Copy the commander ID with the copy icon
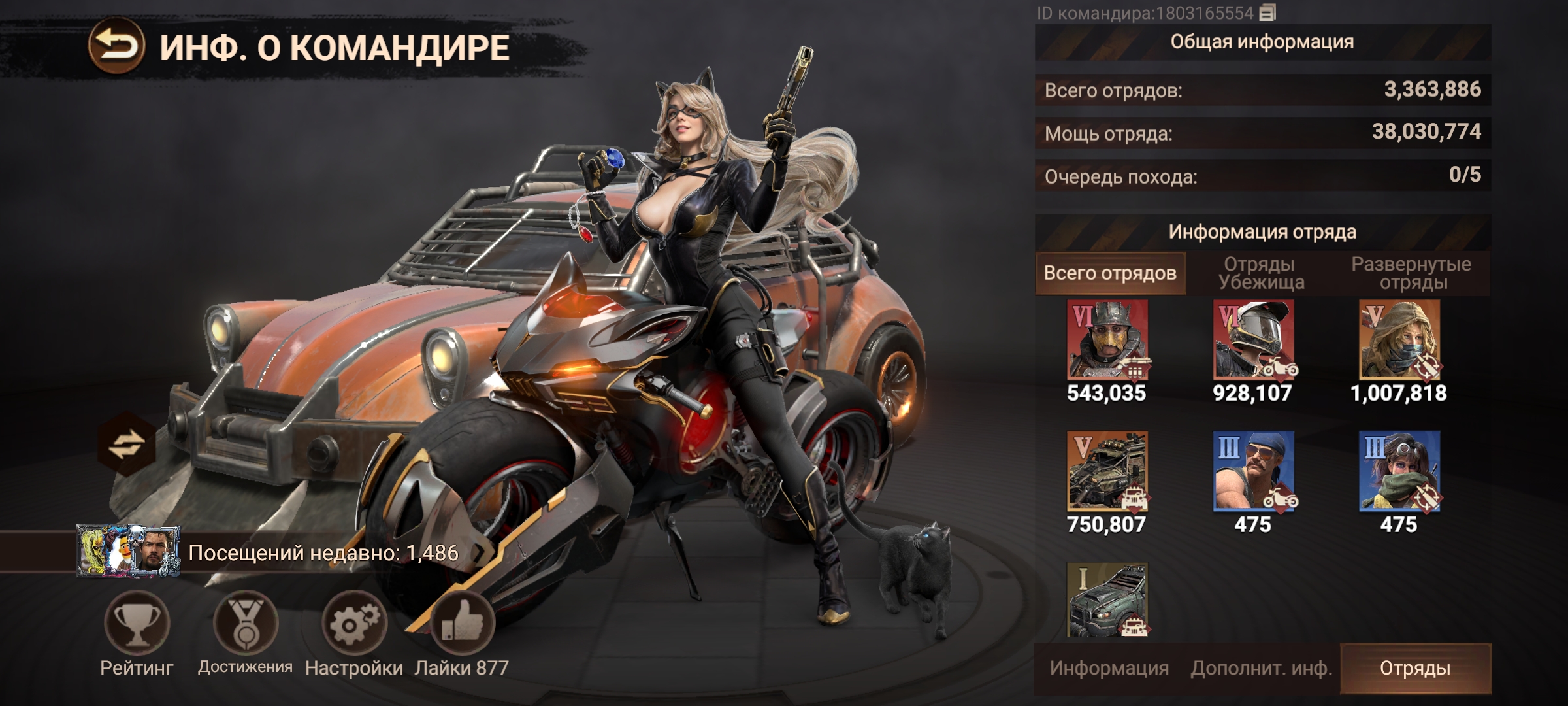This screenshot has height=706, width=1568. [x=1267, y=12]
